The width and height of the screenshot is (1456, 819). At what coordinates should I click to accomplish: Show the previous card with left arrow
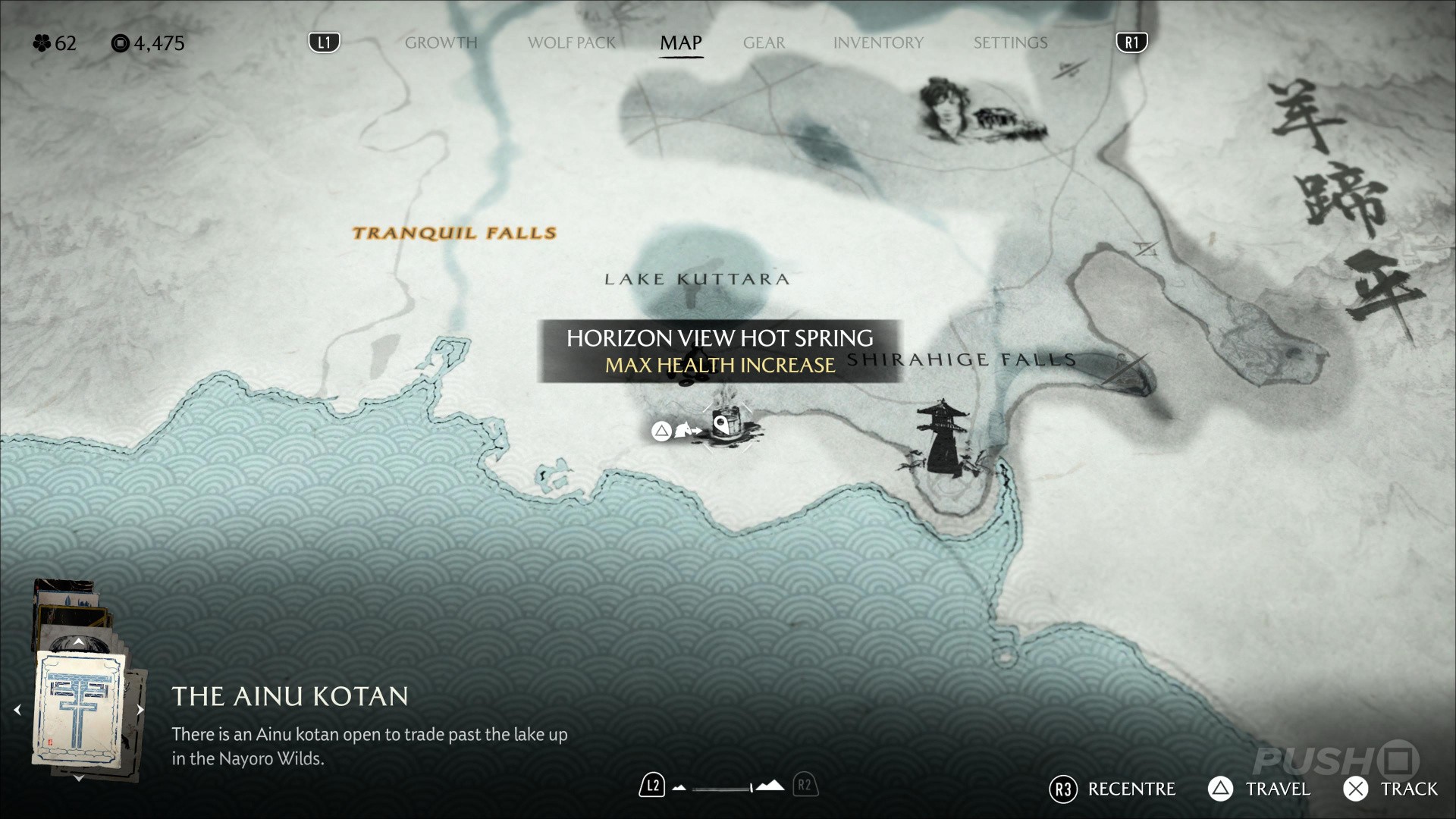point(17,711)
